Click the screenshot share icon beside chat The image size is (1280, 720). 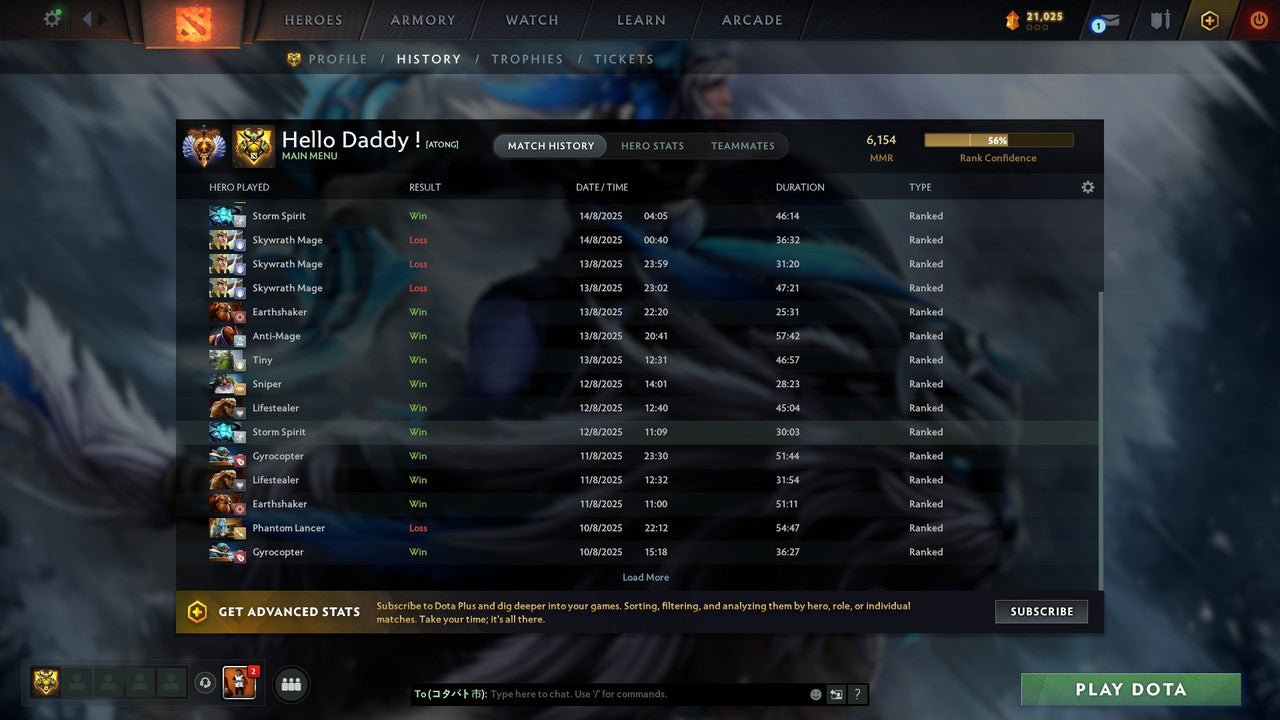click(x=836, y=693)
